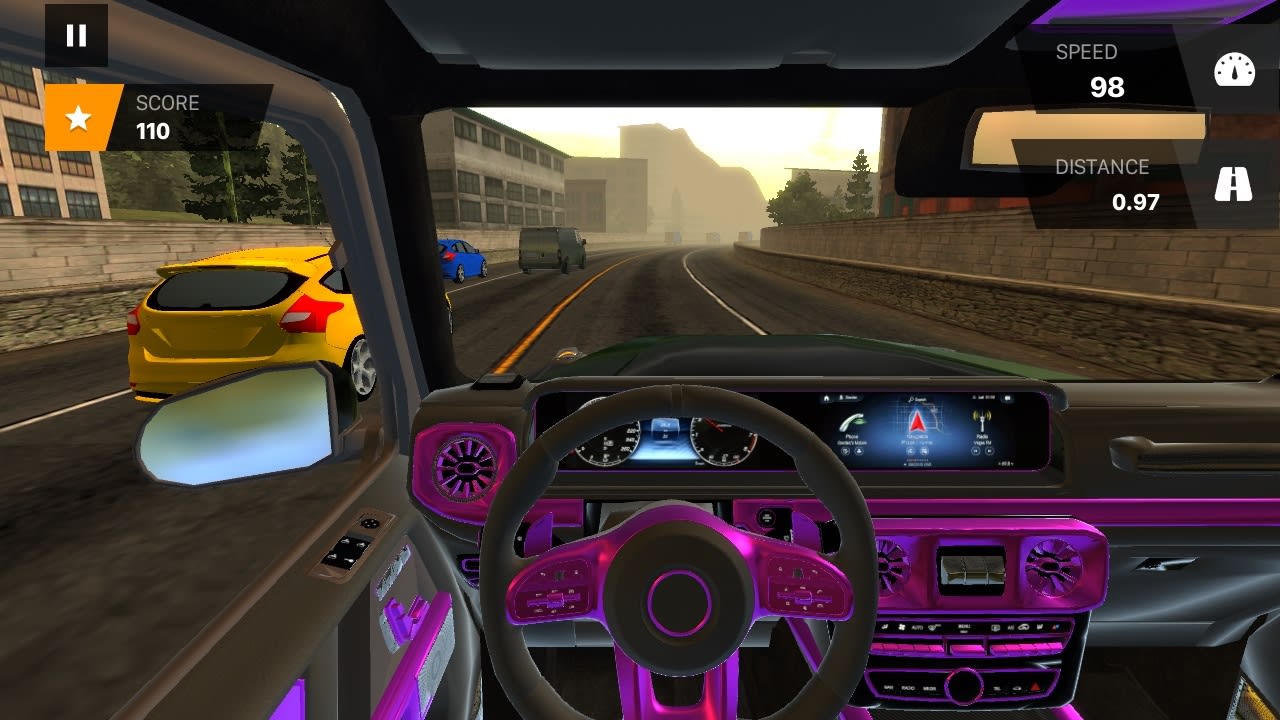Switch to the MEDIA tab on the lower console
This screenshot has height=720, width=1280.
click(929, 688)
